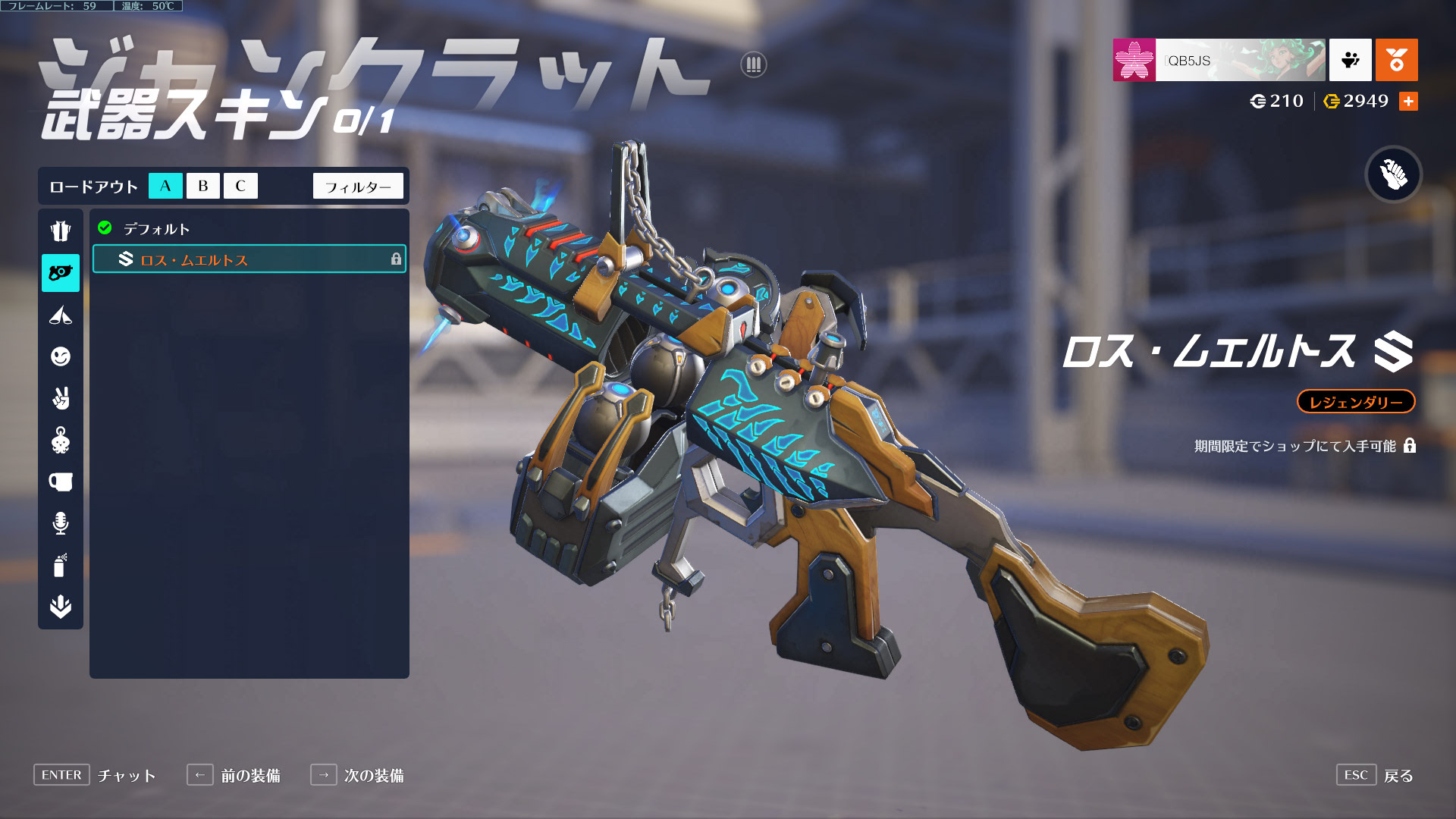
Task: Open the social group icon button
Action: pyautogui.click(x=1350, y=60)
